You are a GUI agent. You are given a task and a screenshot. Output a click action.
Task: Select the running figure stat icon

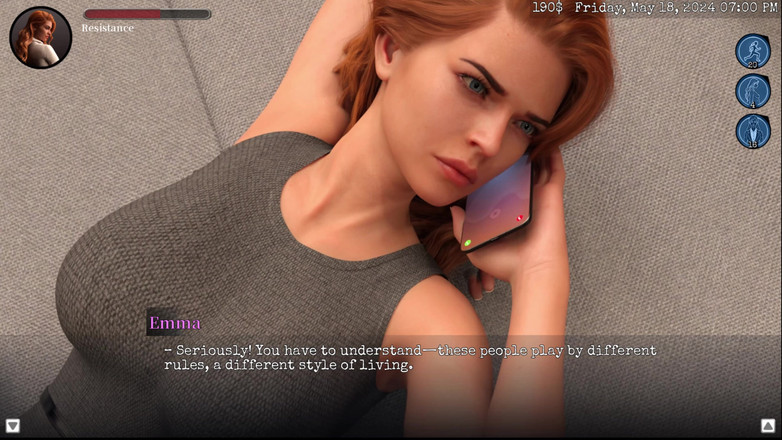point(752,51)
